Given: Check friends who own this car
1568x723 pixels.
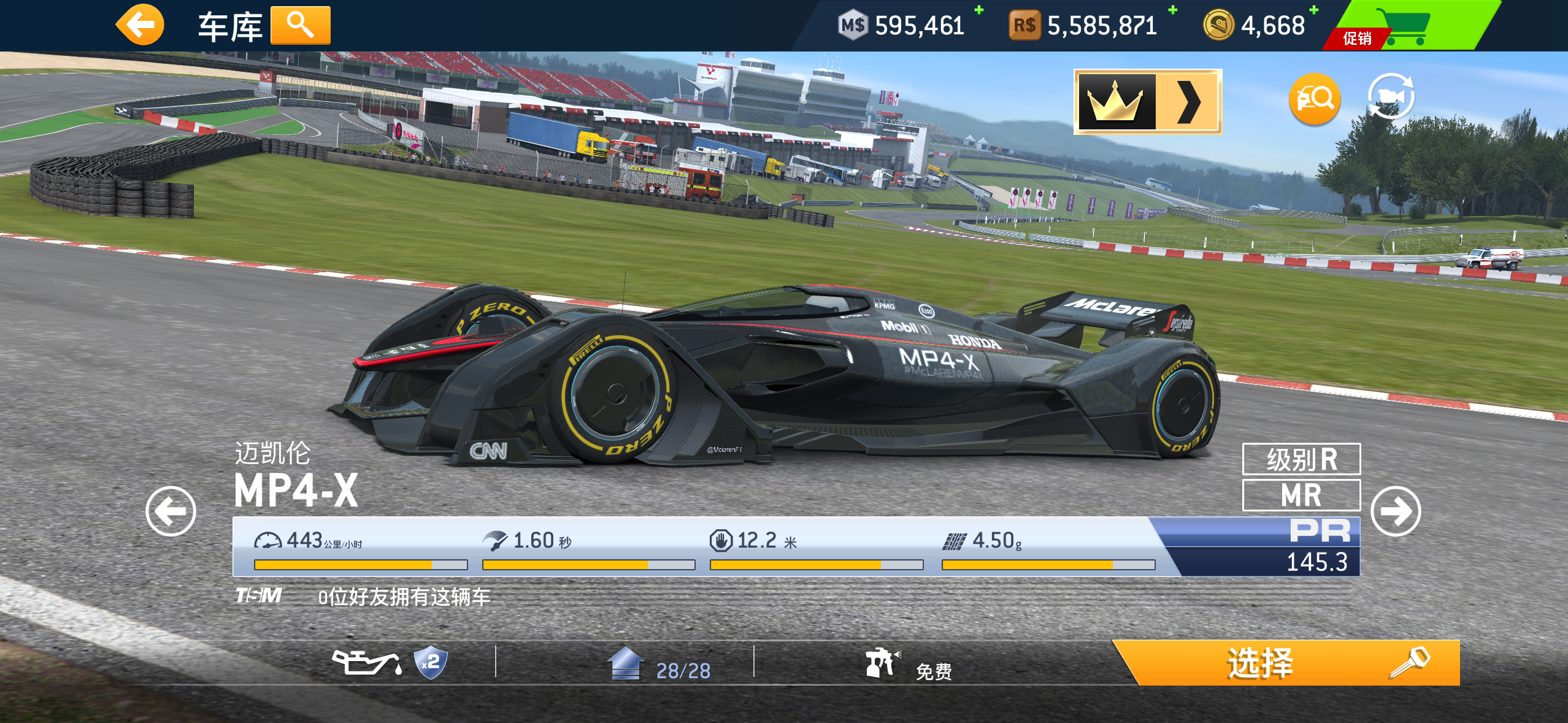Looking at the screenshot, I should tap(404, 597).
